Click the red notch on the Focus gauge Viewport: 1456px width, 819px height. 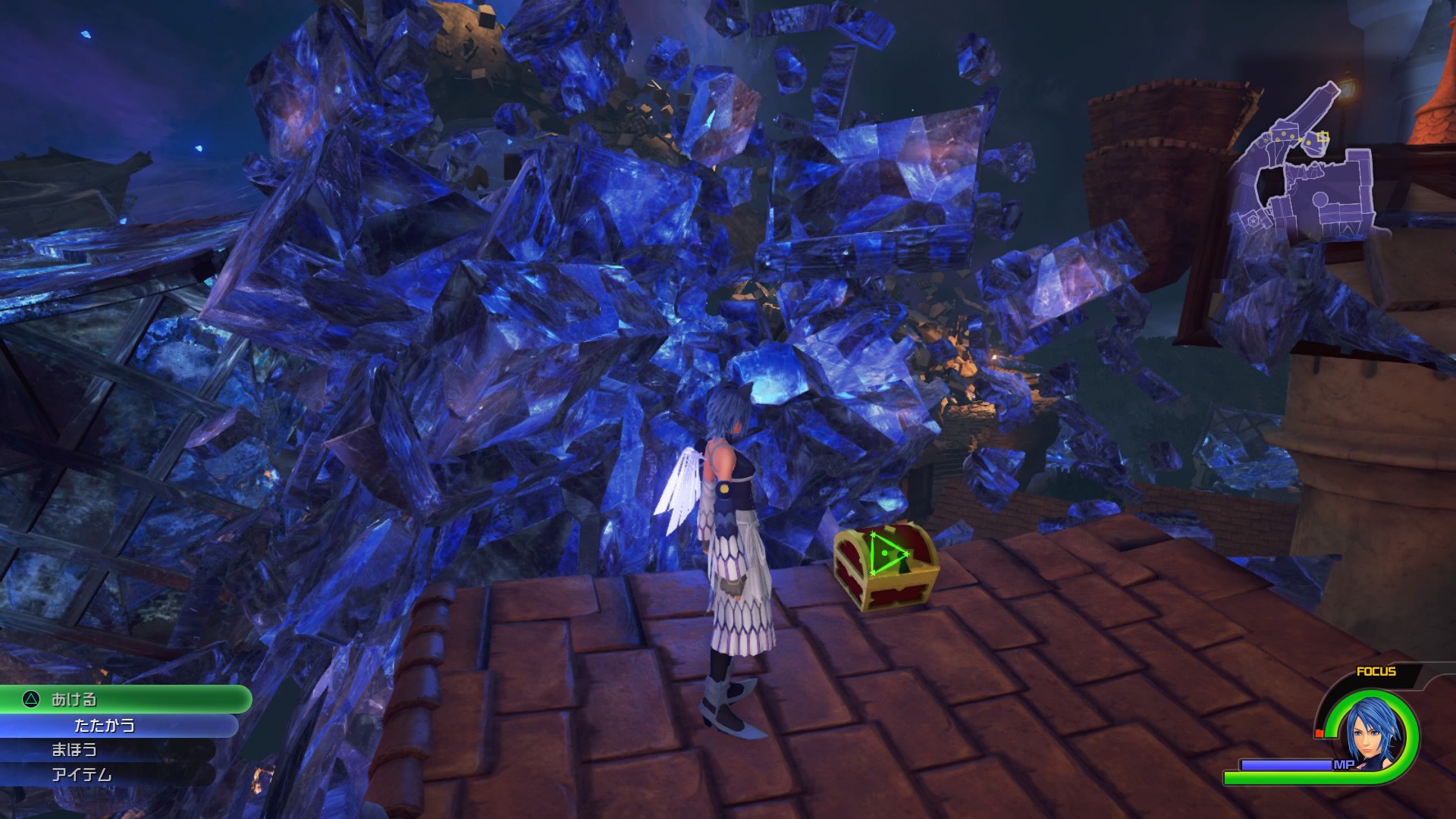pos(1319,732)
